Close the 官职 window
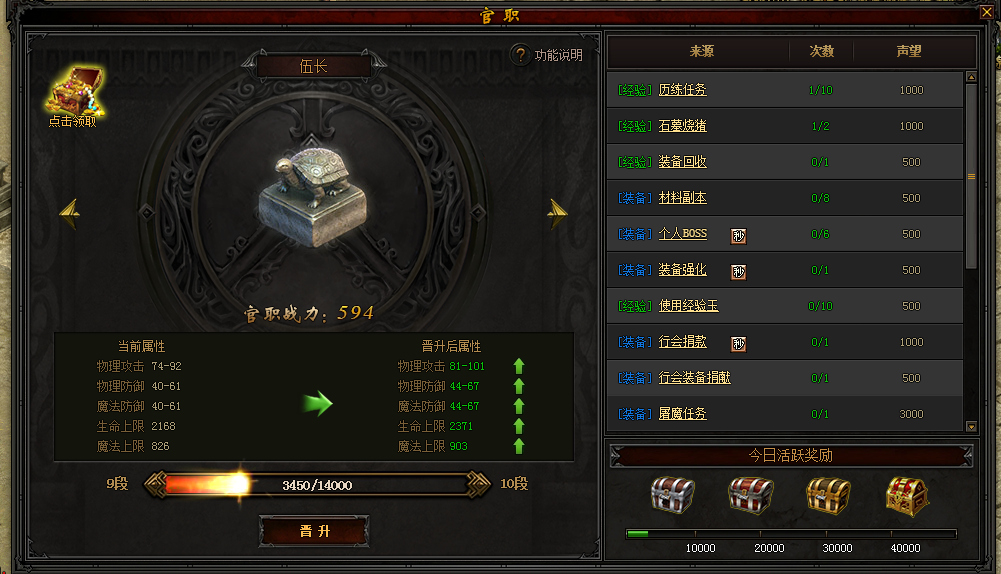Image resolution: width=1001 pixels, height=574 pixels. pos(986,14)
